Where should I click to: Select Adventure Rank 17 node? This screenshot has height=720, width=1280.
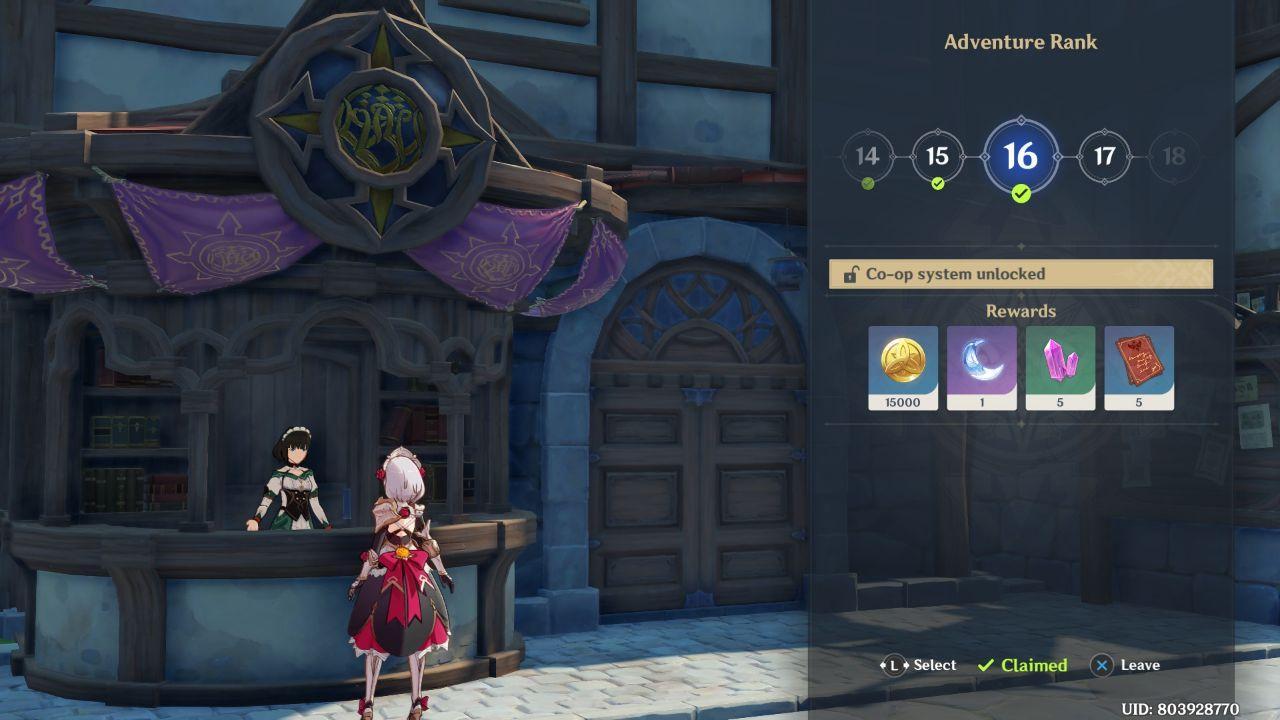tap(1104, 157)
